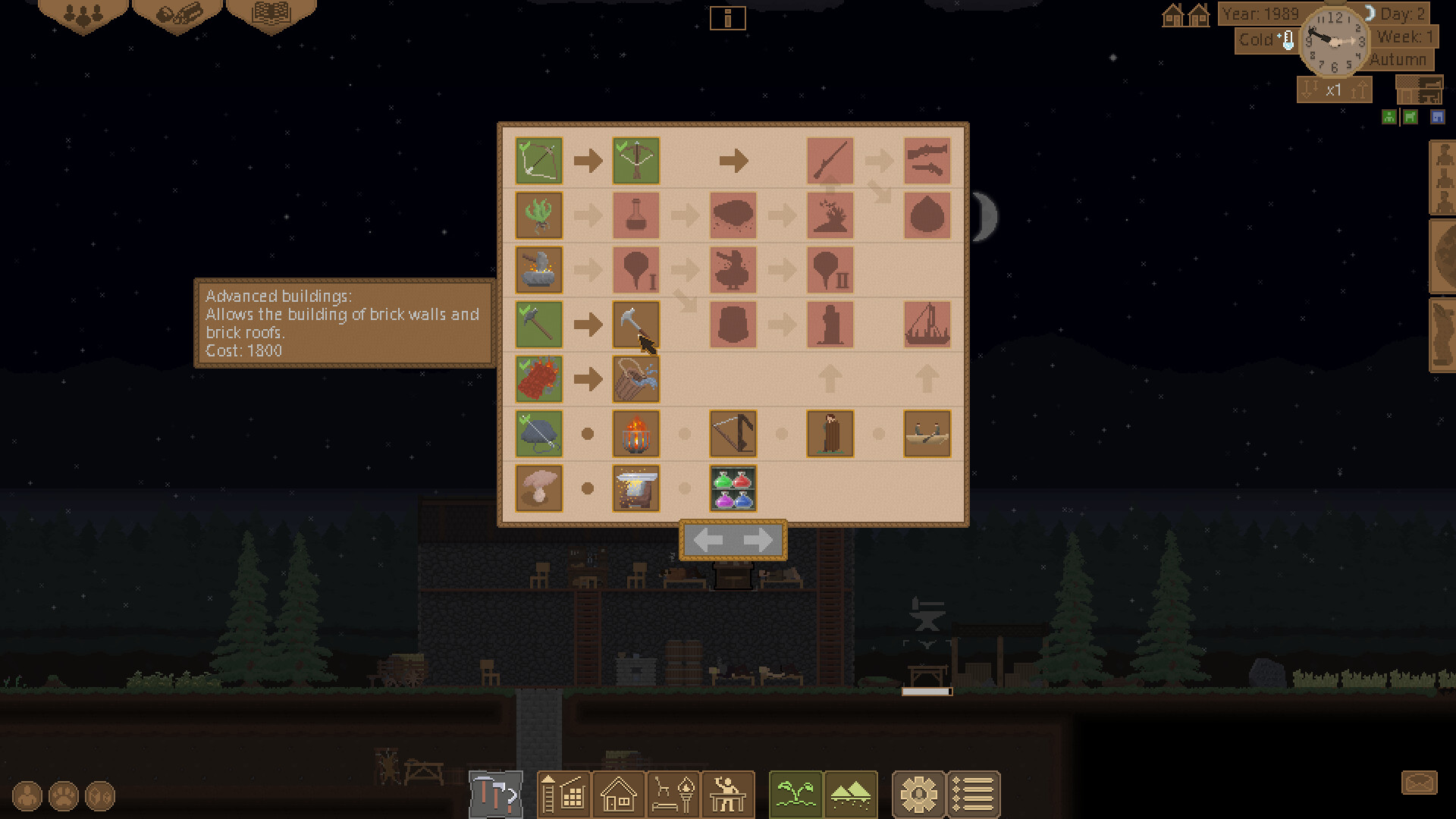This screenshot has height=819, width=1456.
Task: Click the rifle research node in the tech tree
Action: (x=830, y=161)
